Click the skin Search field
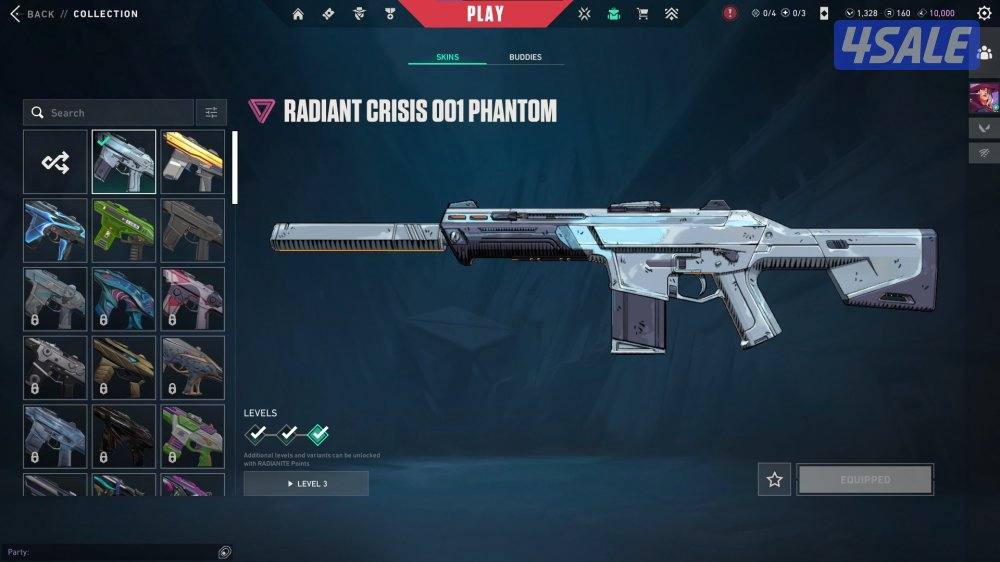The image size is (1000, 562). click(x=110, y=113)
